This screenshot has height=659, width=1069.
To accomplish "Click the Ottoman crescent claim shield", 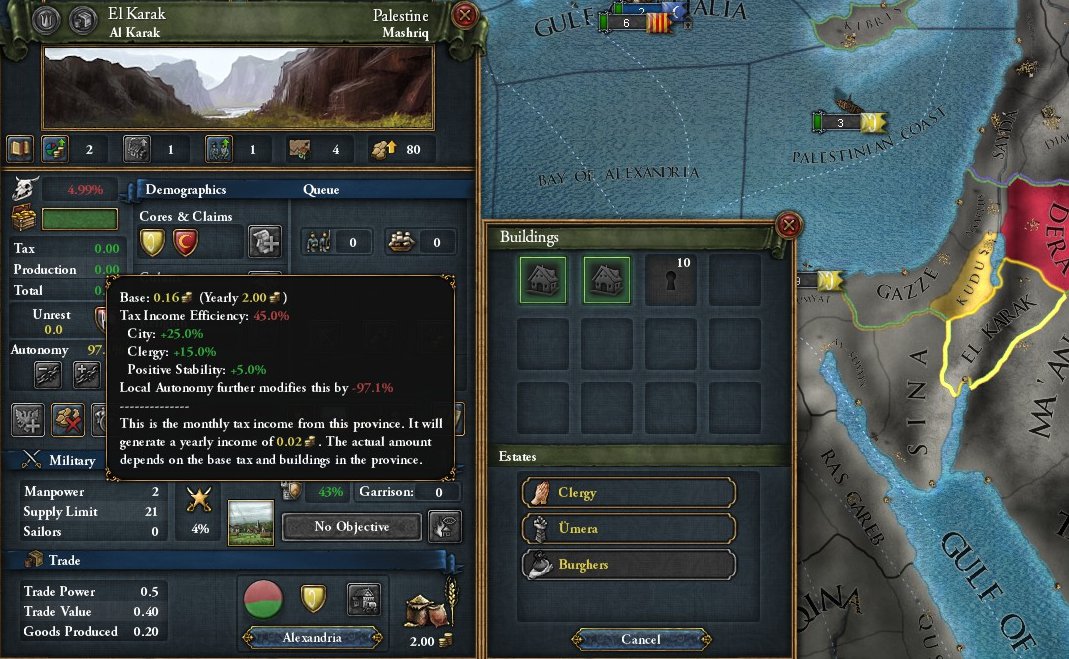I will tap(185, 241).
